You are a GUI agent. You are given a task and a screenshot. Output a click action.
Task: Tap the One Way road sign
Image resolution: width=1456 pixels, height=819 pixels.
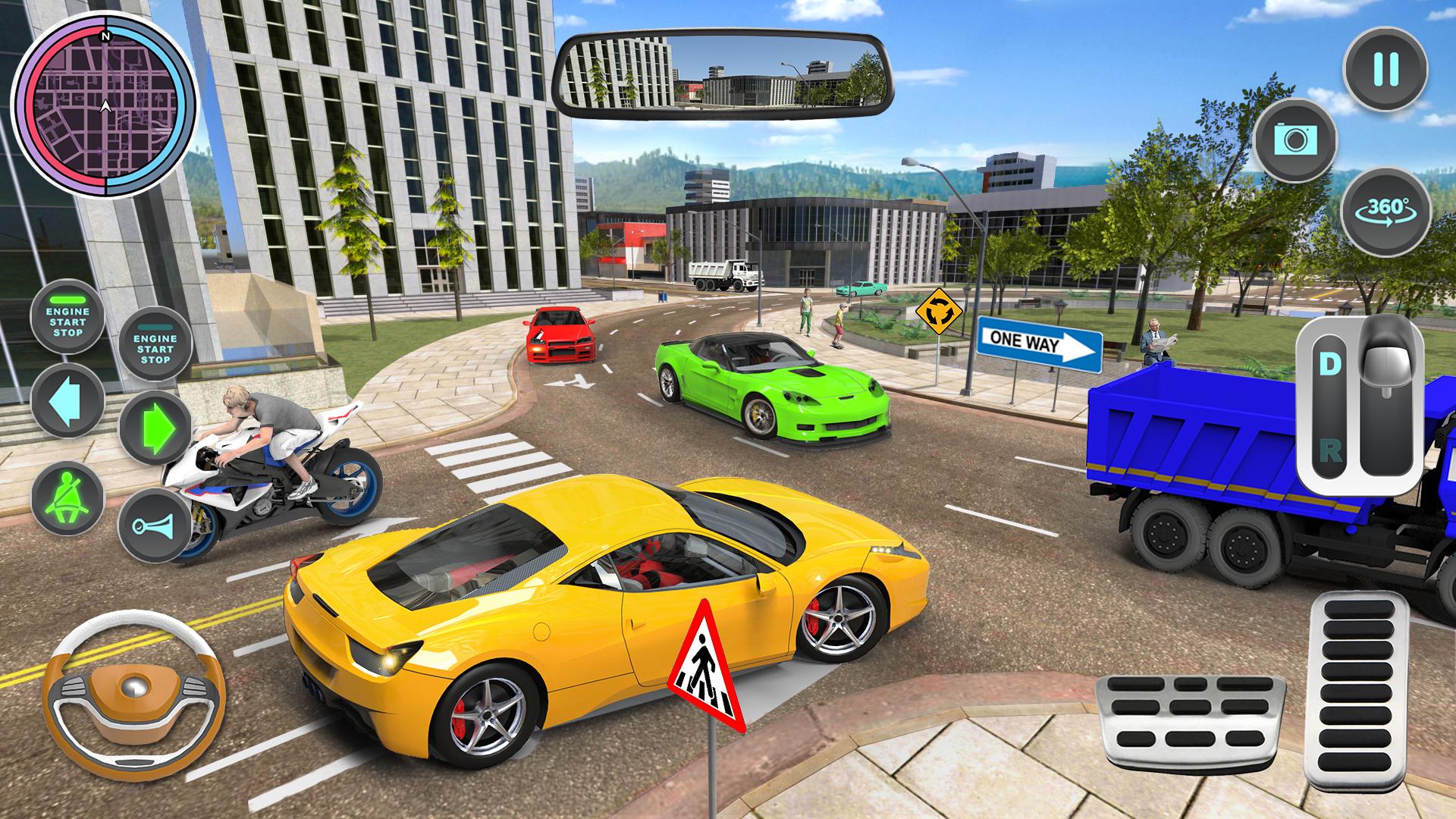(x=1037, y=344)
